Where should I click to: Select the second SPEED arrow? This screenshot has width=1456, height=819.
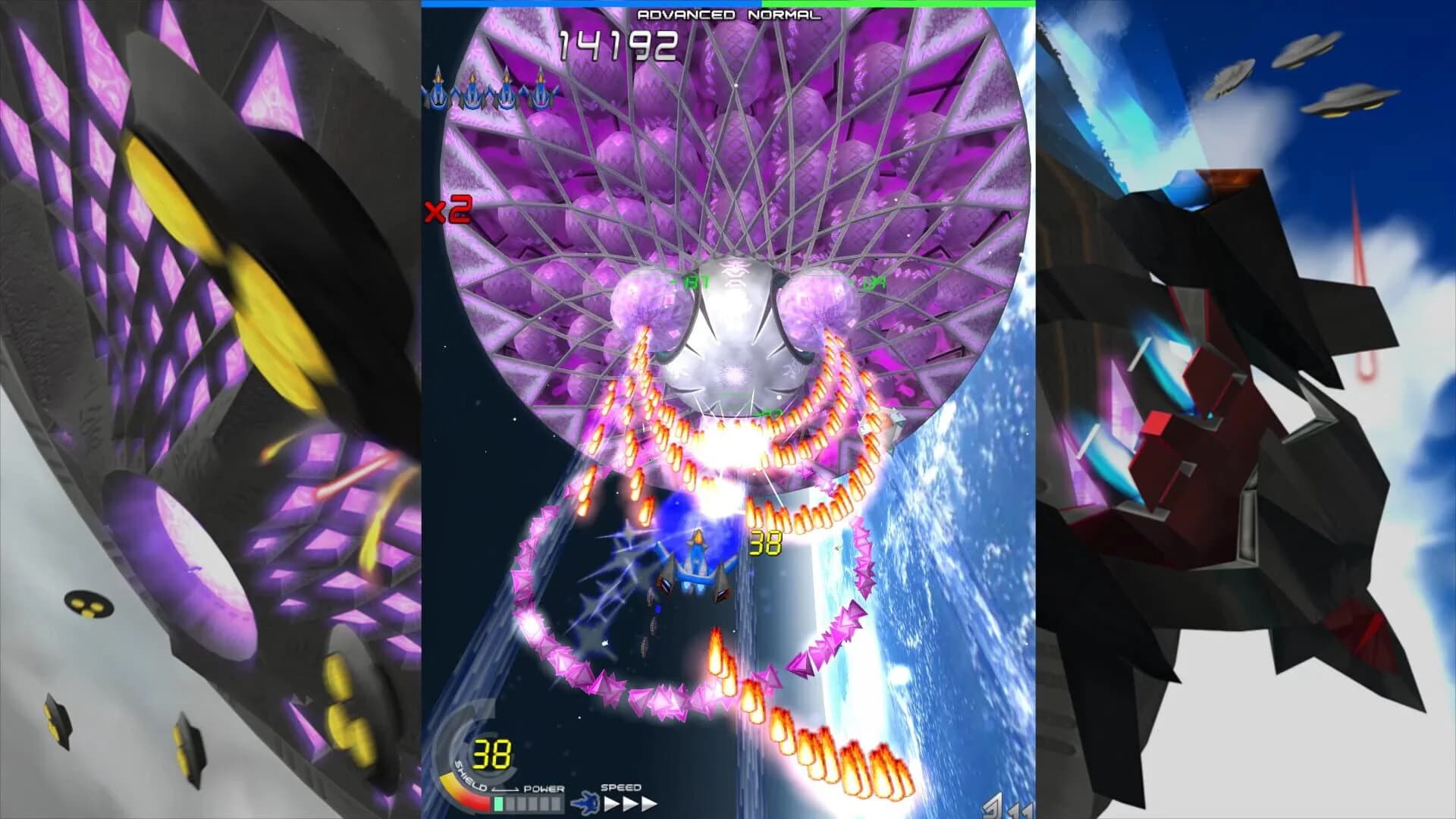coord(629,803)
